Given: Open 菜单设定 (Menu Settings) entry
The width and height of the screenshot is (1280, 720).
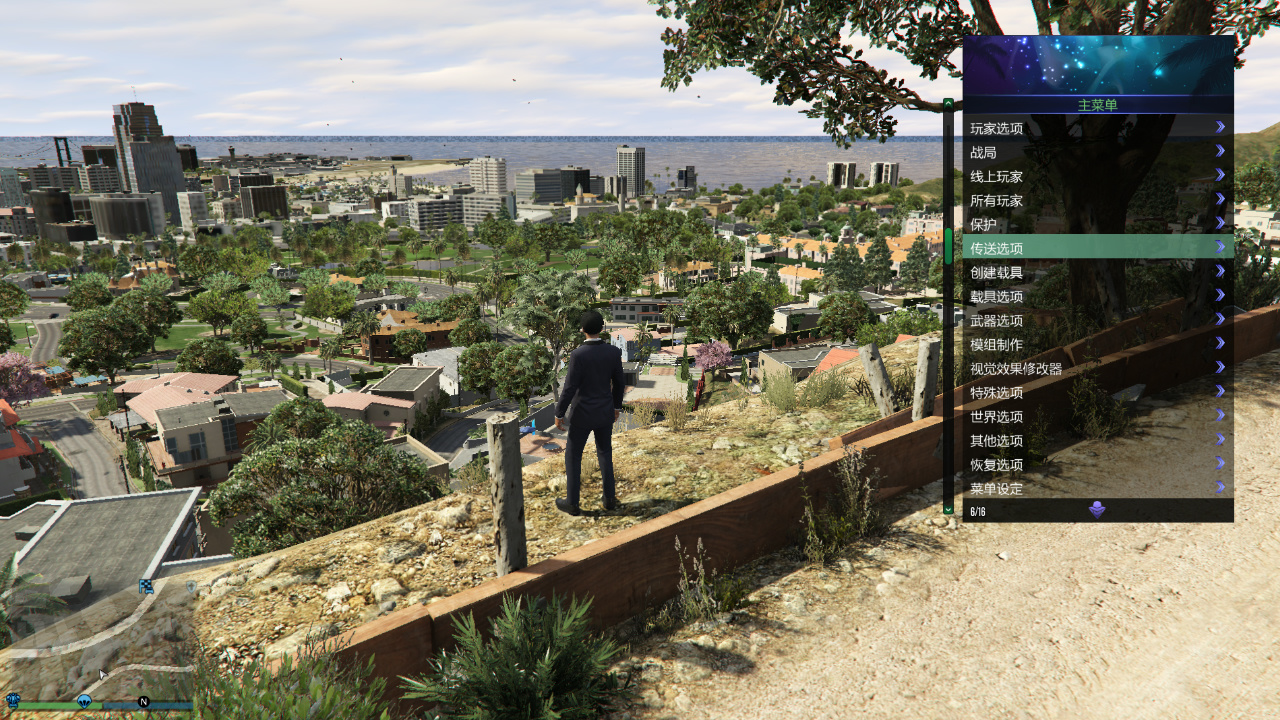Looking at the screenshot, I should pyautogui.click(x=1097, y=488).
